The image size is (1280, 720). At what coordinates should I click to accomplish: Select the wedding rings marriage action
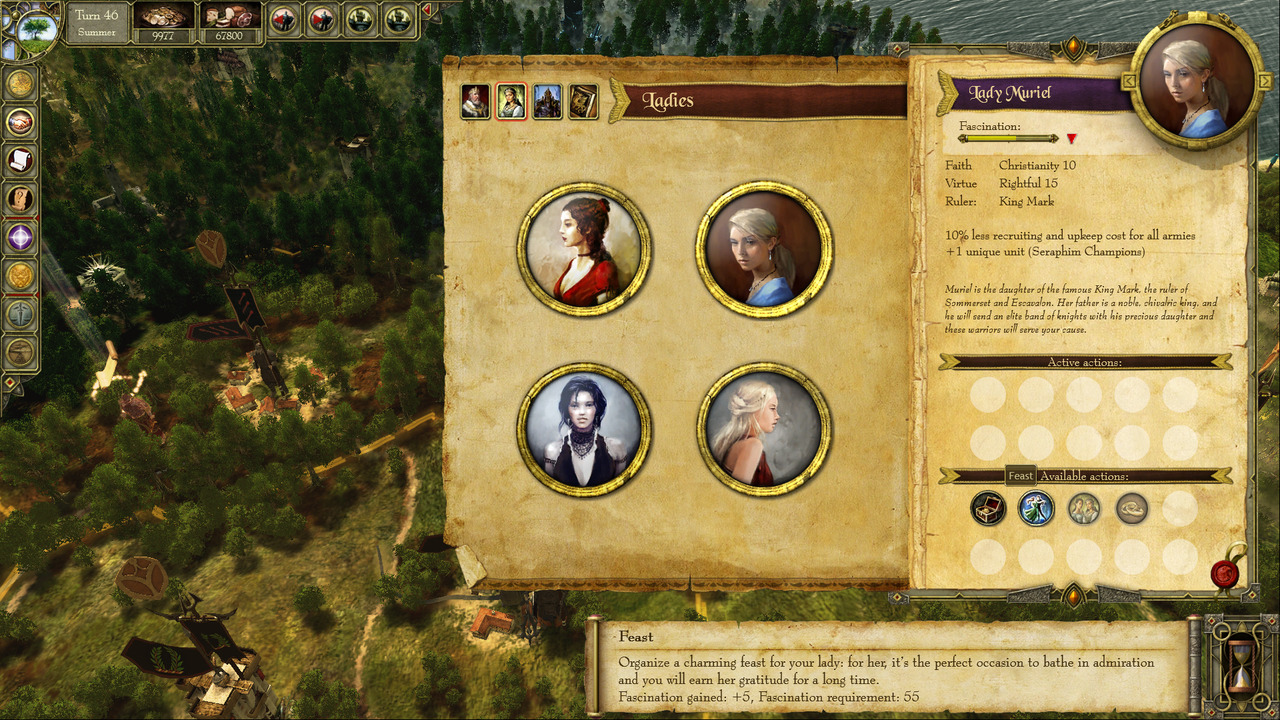pyautogui.click(x=1132, y=509)
